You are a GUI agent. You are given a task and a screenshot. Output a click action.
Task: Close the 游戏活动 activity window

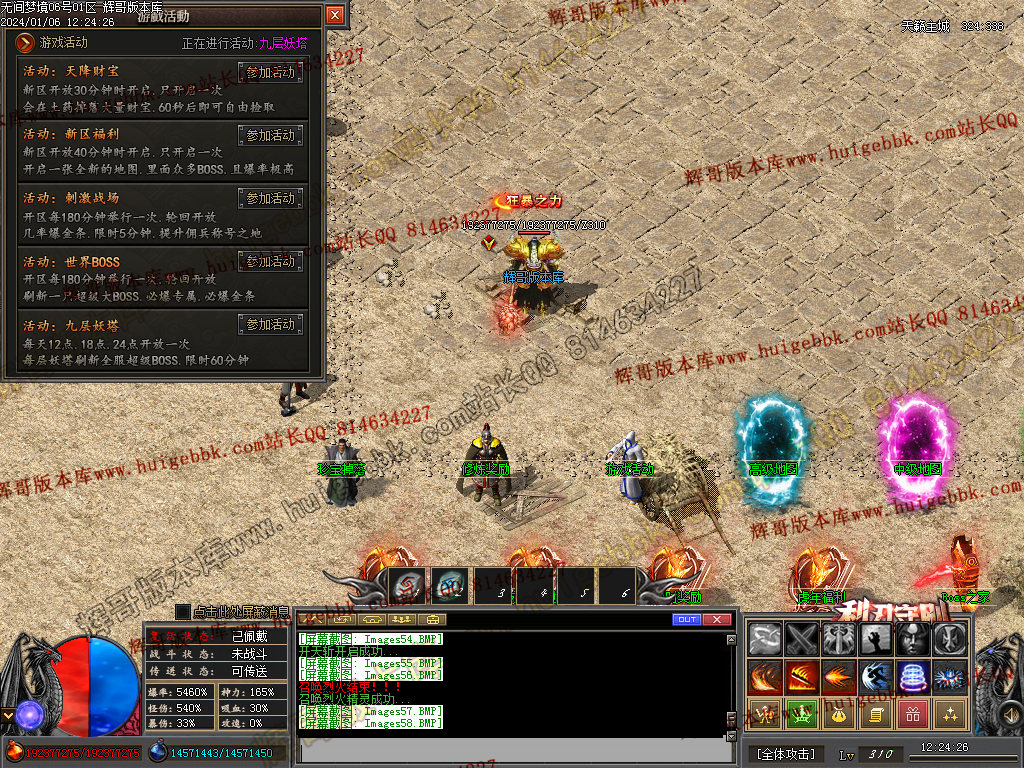coord(335,15)
